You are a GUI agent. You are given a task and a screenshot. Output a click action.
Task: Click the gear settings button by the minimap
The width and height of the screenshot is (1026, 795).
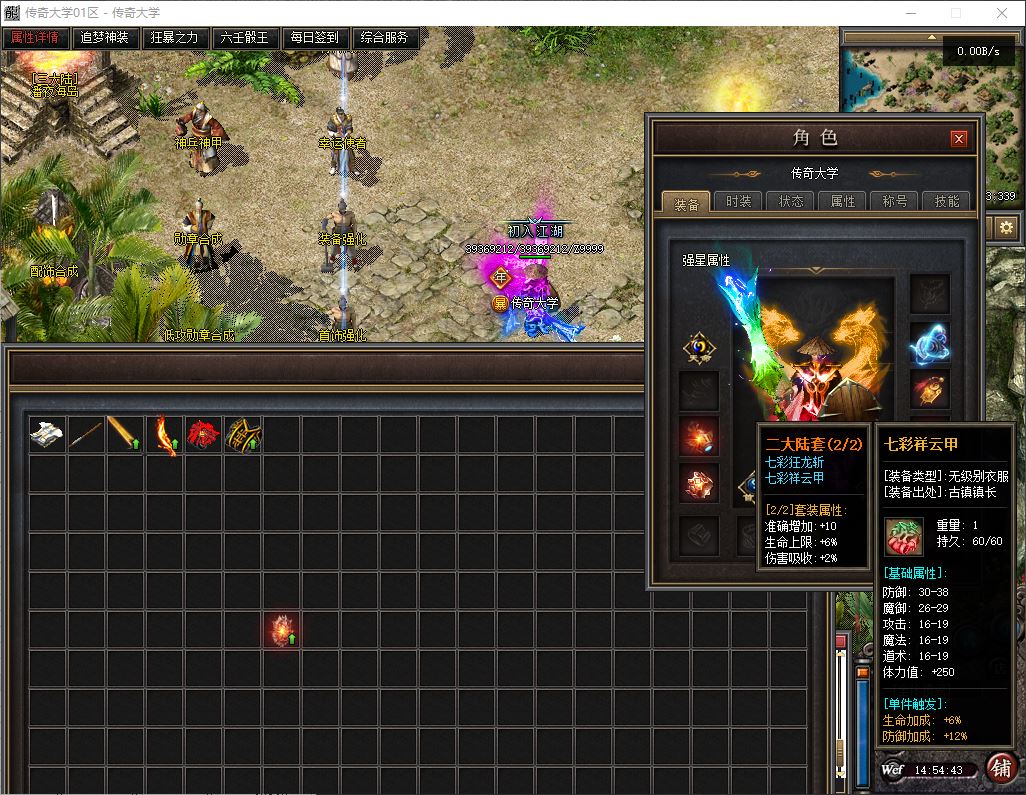[x=1006, y=228]
